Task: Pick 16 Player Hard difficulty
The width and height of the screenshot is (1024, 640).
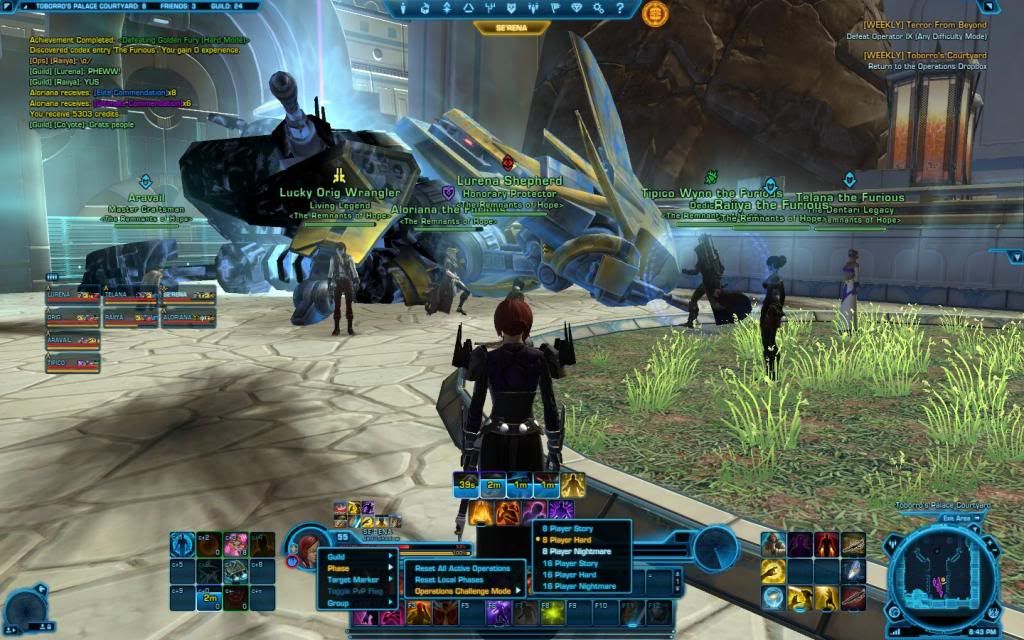Action: click(570, 575)
